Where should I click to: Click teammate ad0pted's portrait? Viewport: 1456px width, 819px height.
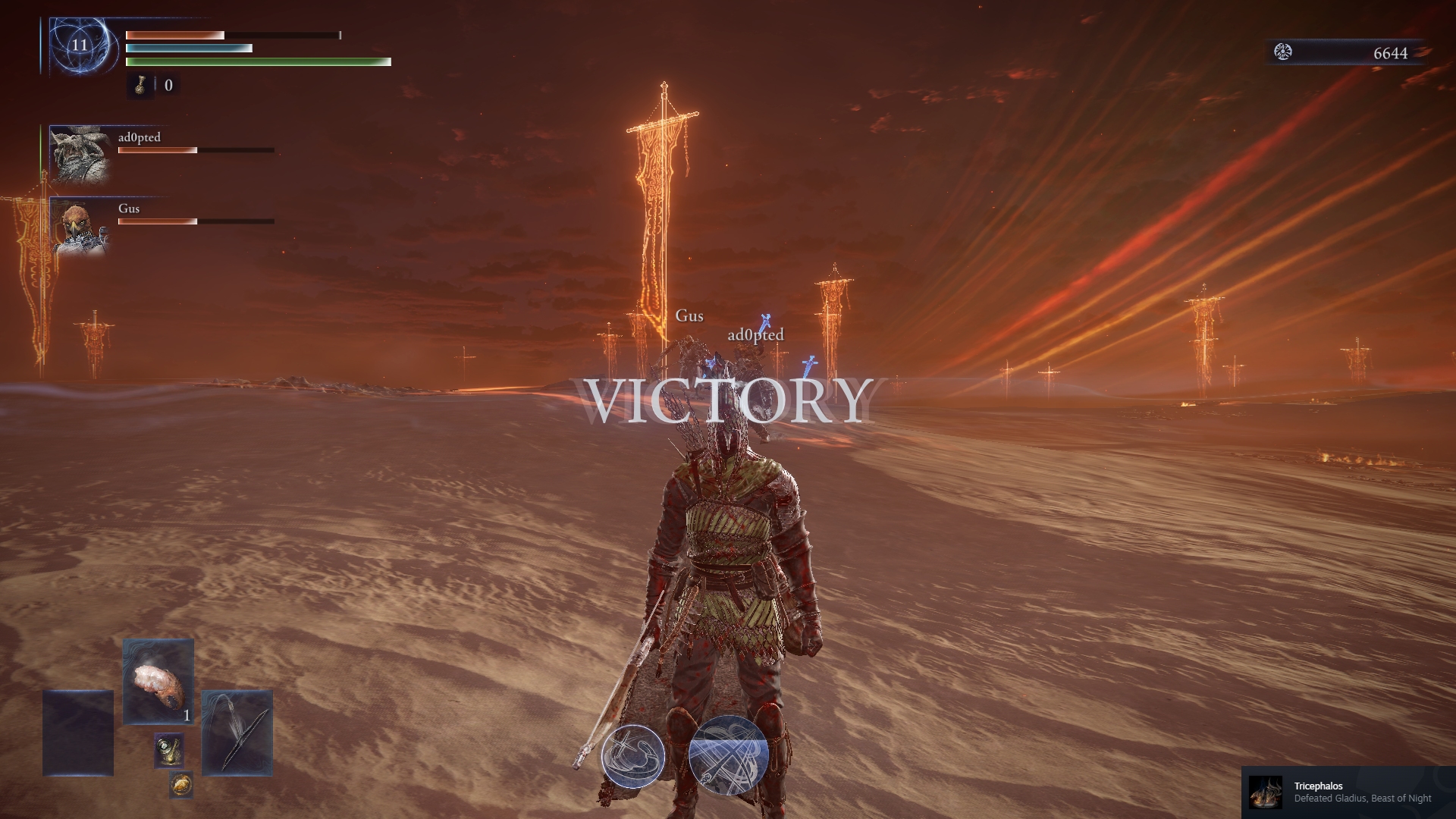click(x=79, y=155)
